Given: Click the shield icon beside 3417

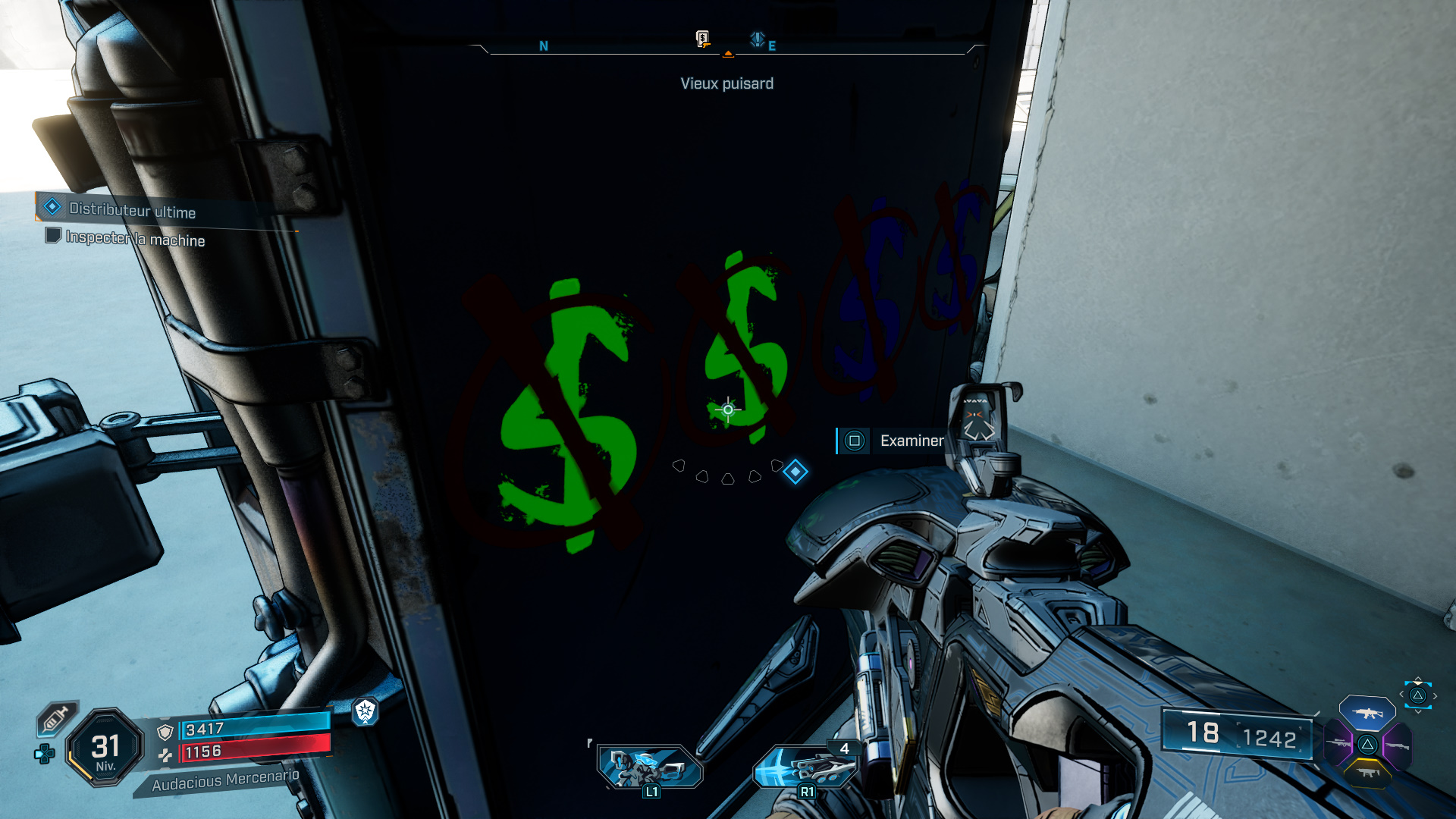Looking at the screenshot, I should click(165, 731).
